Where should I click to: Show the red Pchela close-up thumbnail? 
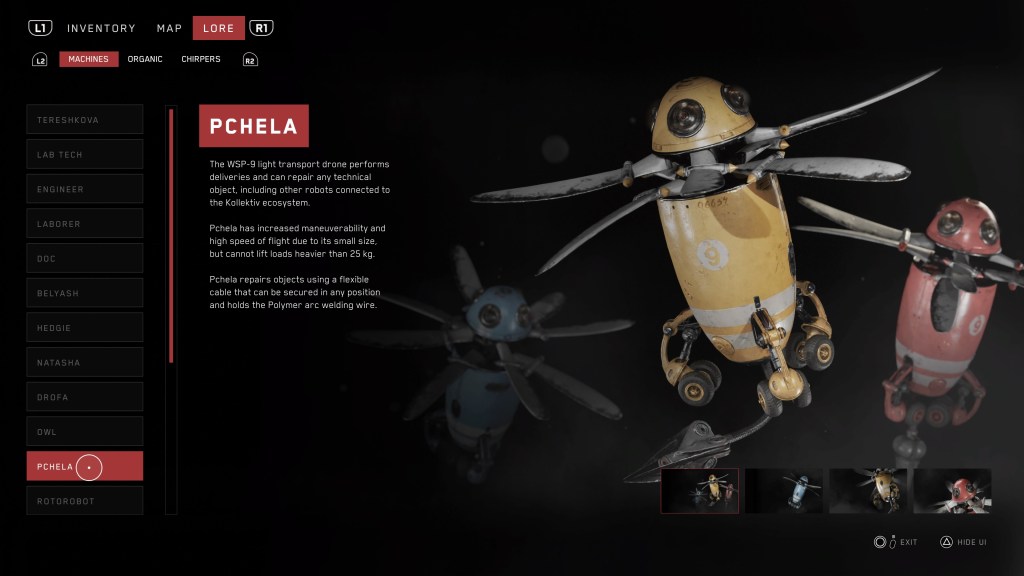pyautogui.click(x=952, y=491)
